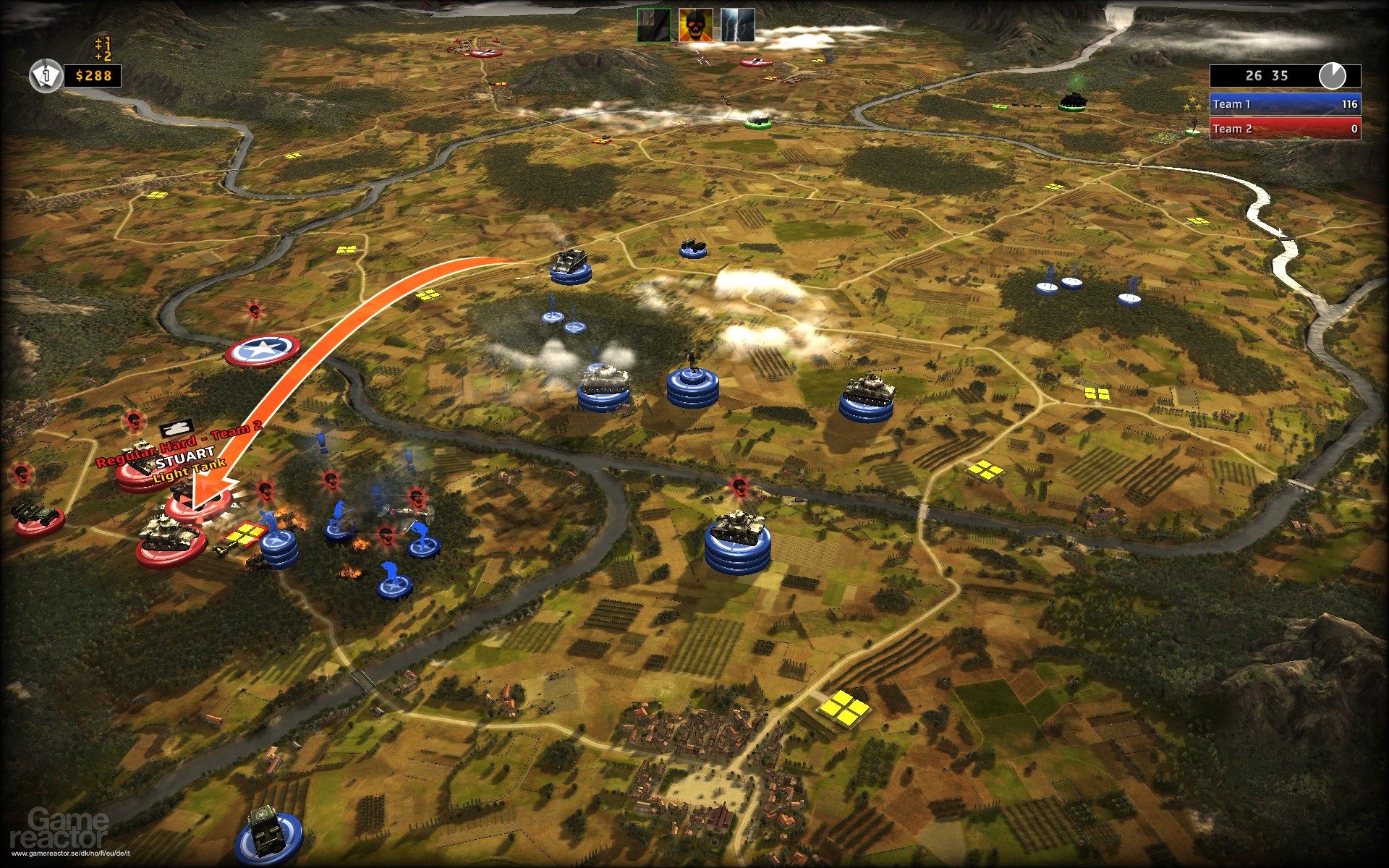The height and width of the screenshot is (868, 1389).
Task: Open the ruse cards counter icon
Action: (x=45, y=76)
